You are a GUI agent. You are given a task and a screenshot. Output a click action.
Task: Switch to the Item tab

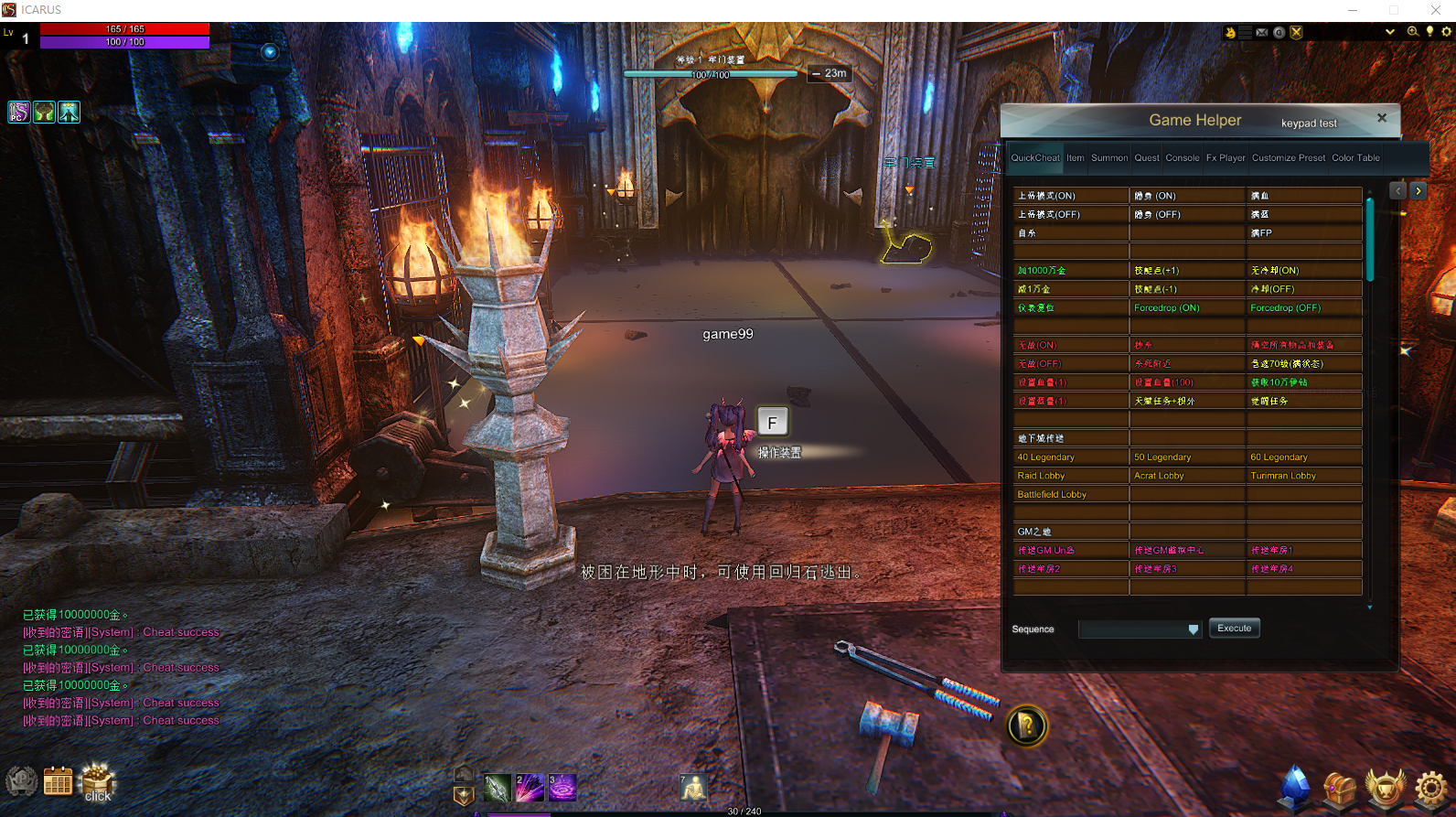[x=1076, y=158]
